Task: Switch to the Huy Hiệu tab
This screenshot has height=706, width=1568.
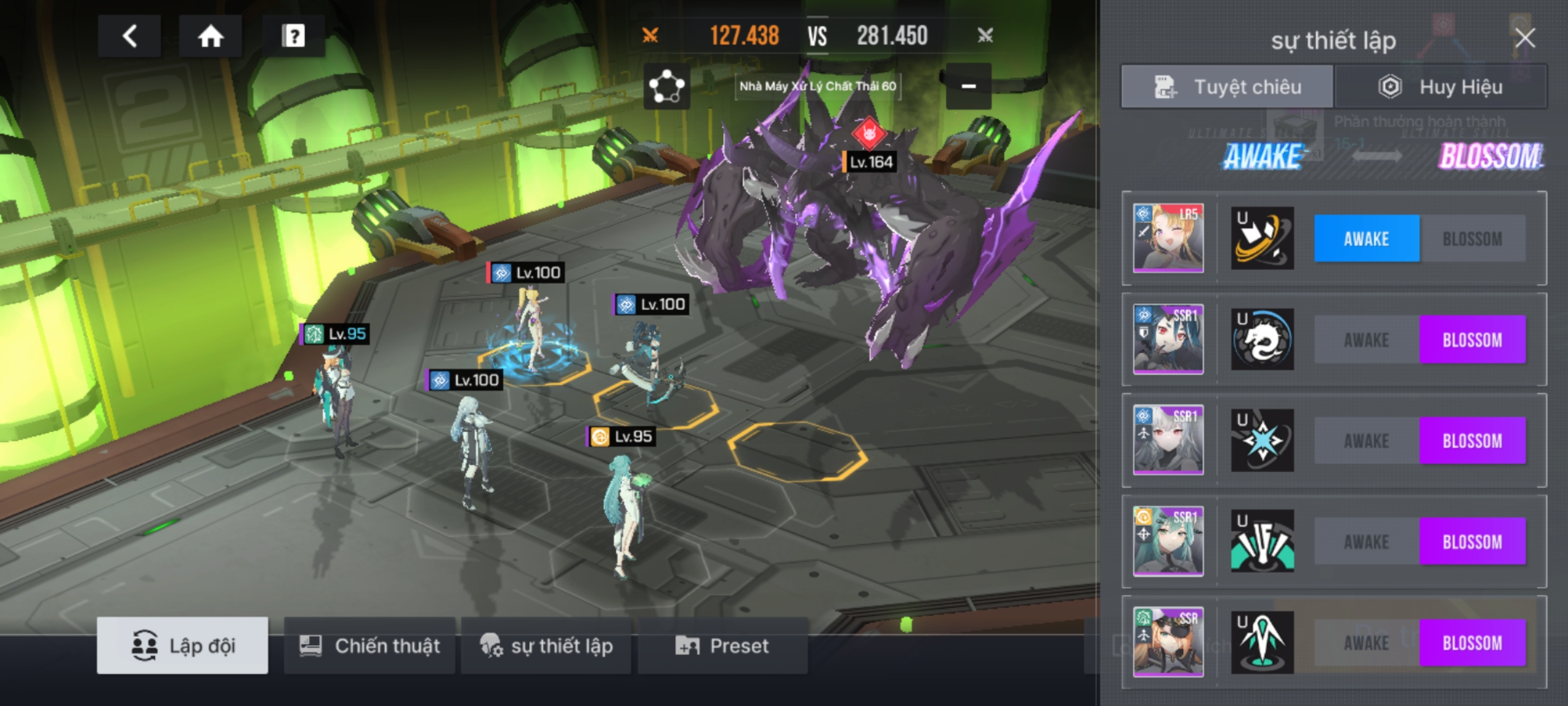Action: pyautogui.click(x=1440, y=87)
